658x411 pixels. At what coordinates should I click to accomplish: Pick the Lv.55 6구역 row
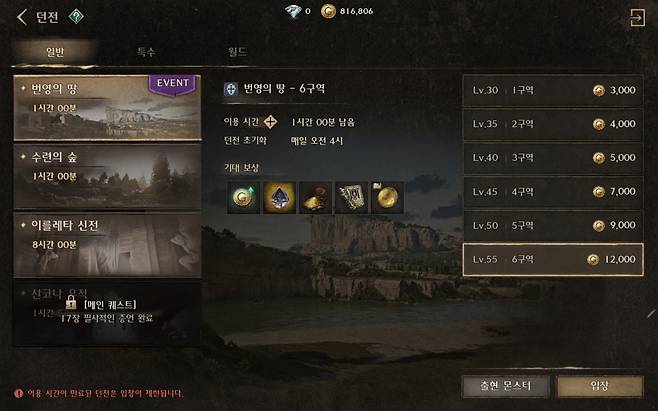point(553,259)
